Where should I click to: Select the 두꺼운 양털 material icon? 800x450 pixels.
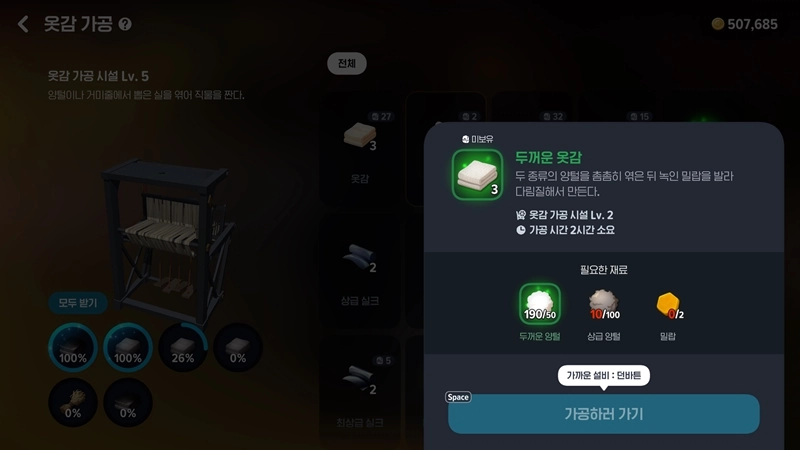click(540, 305)
